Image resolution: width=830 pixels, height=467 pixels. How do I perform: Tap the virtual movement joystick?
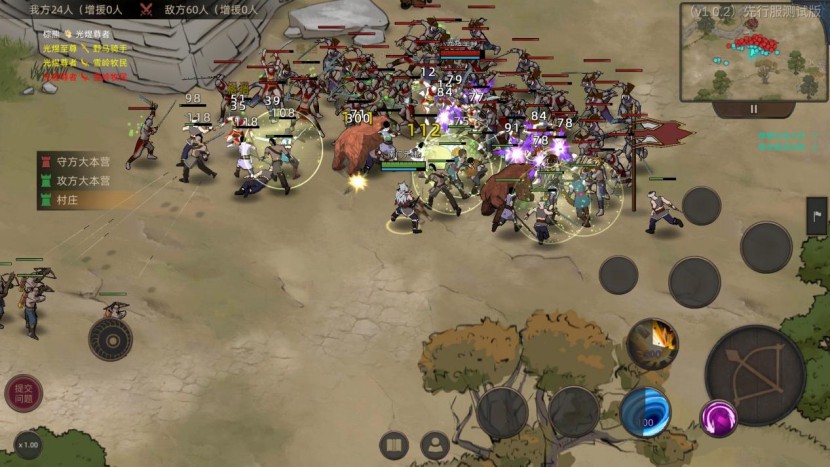[x=110, y=338]
